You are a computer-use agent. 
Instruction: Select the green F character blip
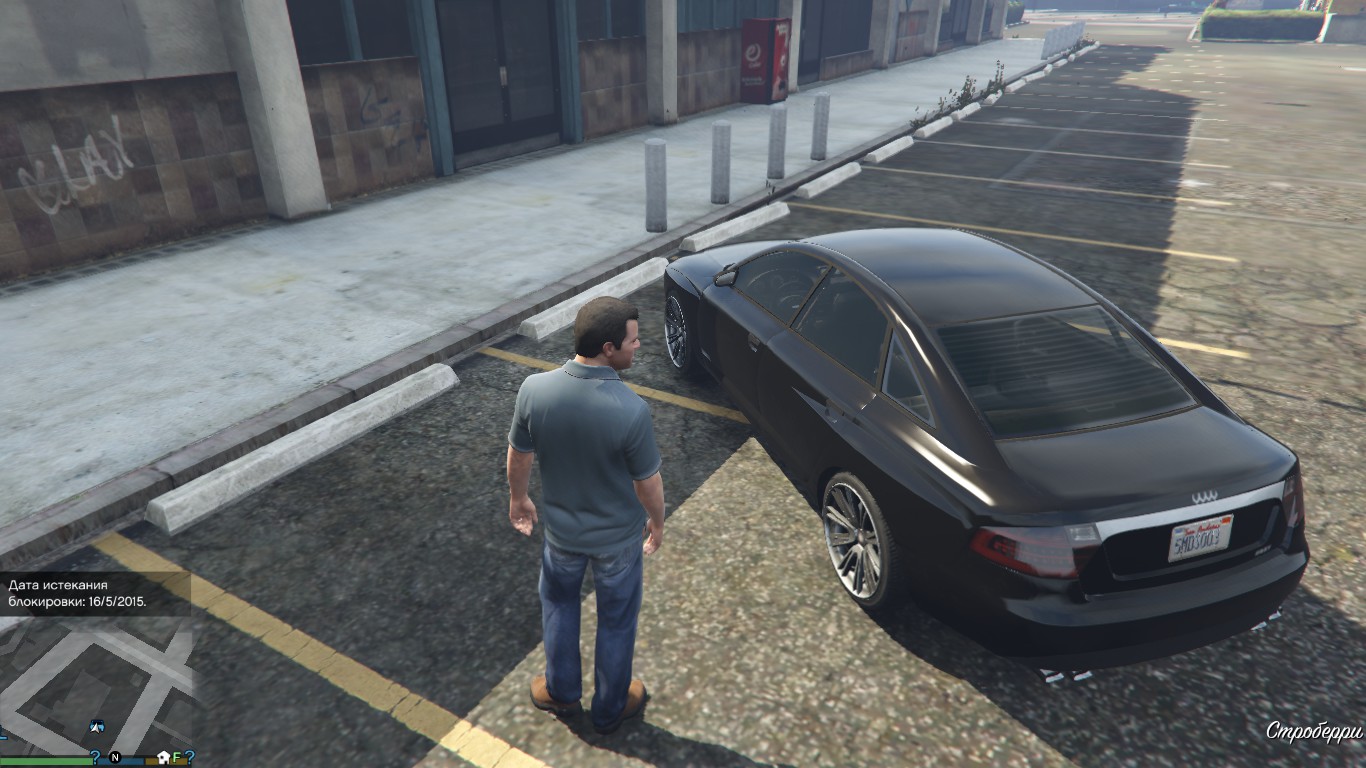[177, 757]
